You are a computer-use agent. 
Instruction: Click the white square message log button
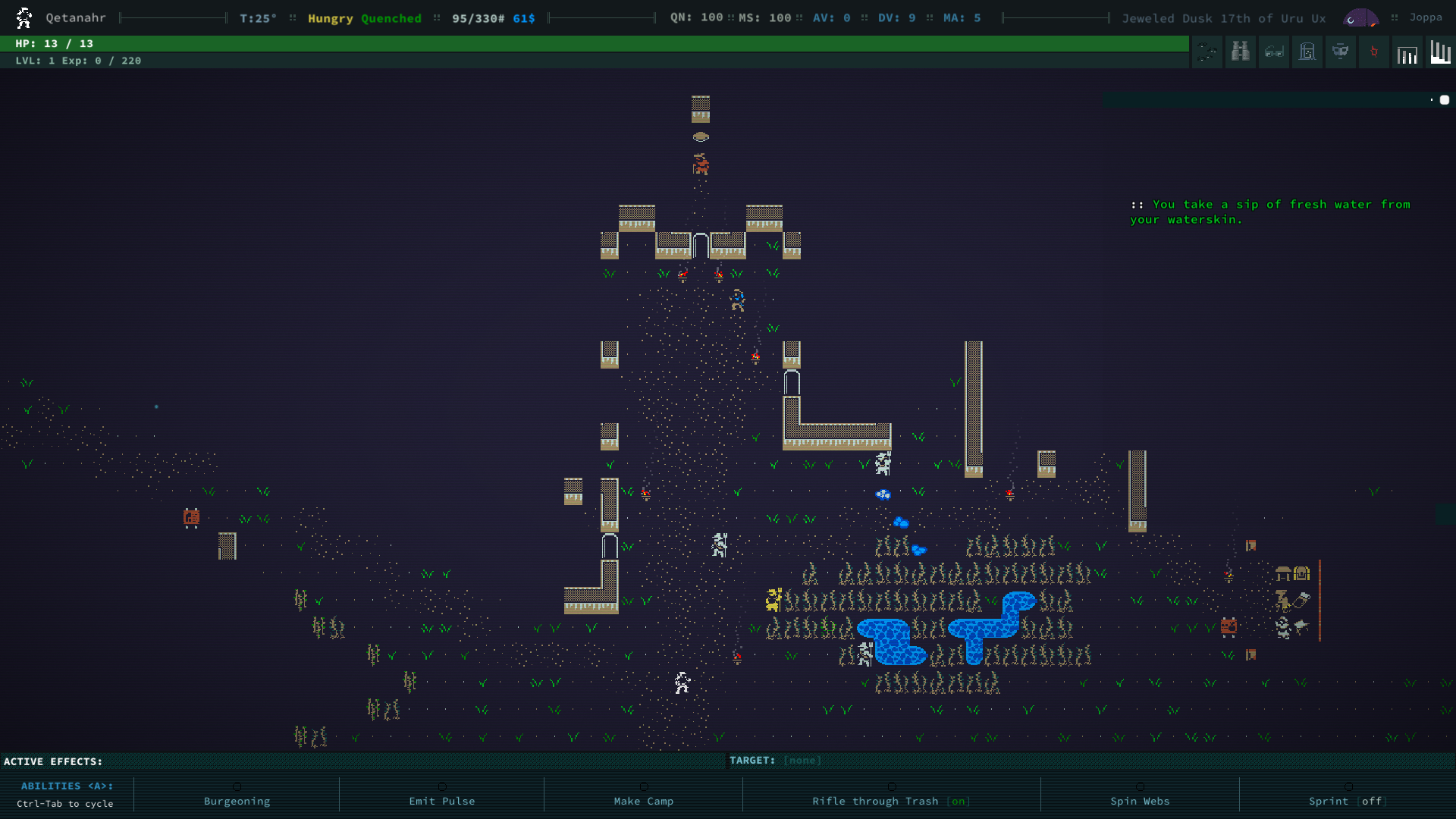click(1445, 99)
